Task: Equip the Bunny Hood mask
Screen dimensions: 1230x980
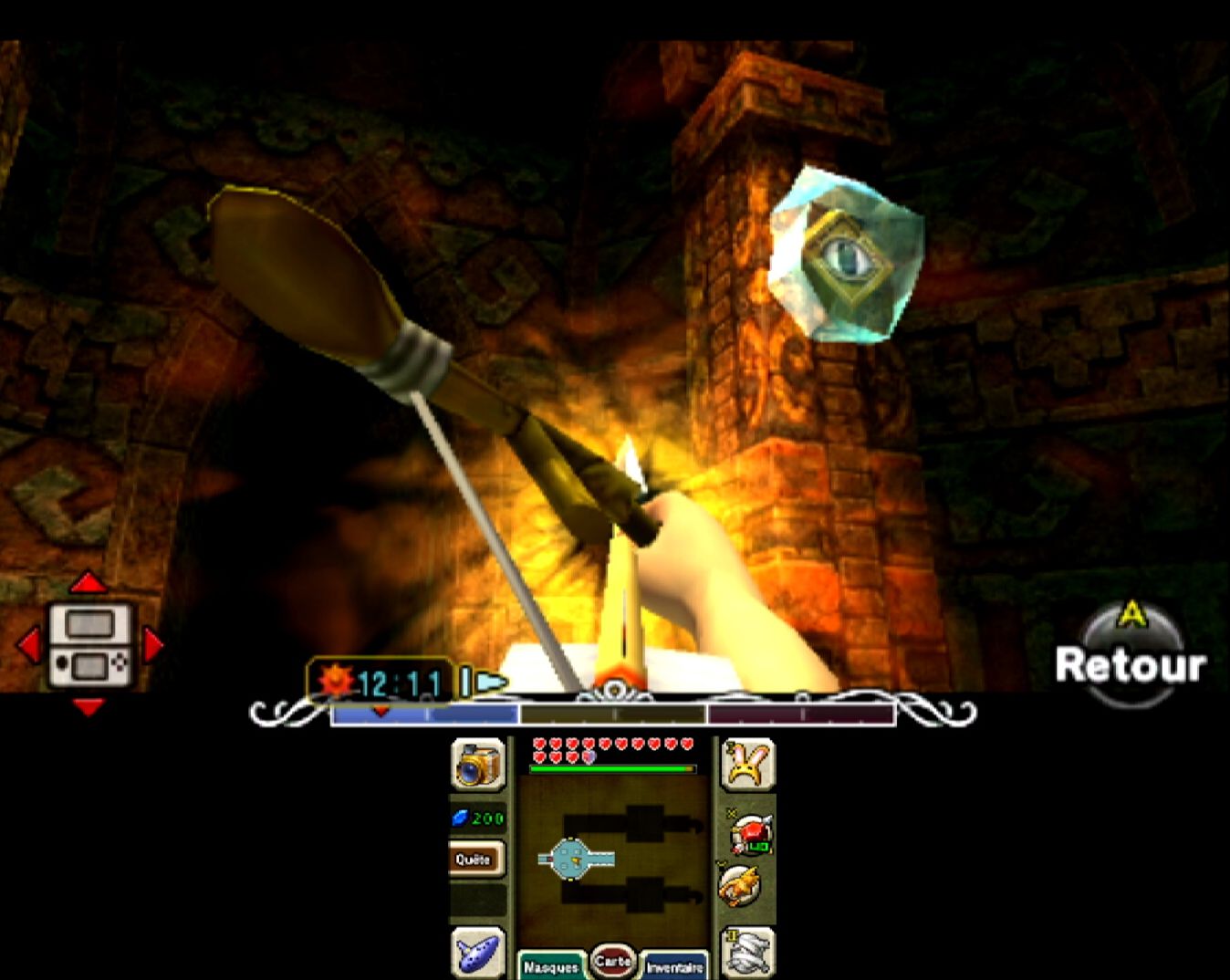Action: 747,764
